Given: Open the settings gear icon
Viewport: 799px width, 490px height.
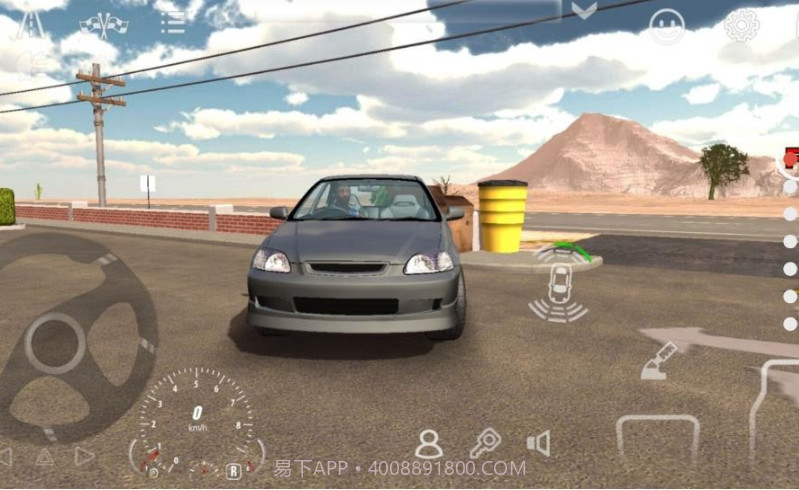Looking at the screenshot, I should coord(741,25).
